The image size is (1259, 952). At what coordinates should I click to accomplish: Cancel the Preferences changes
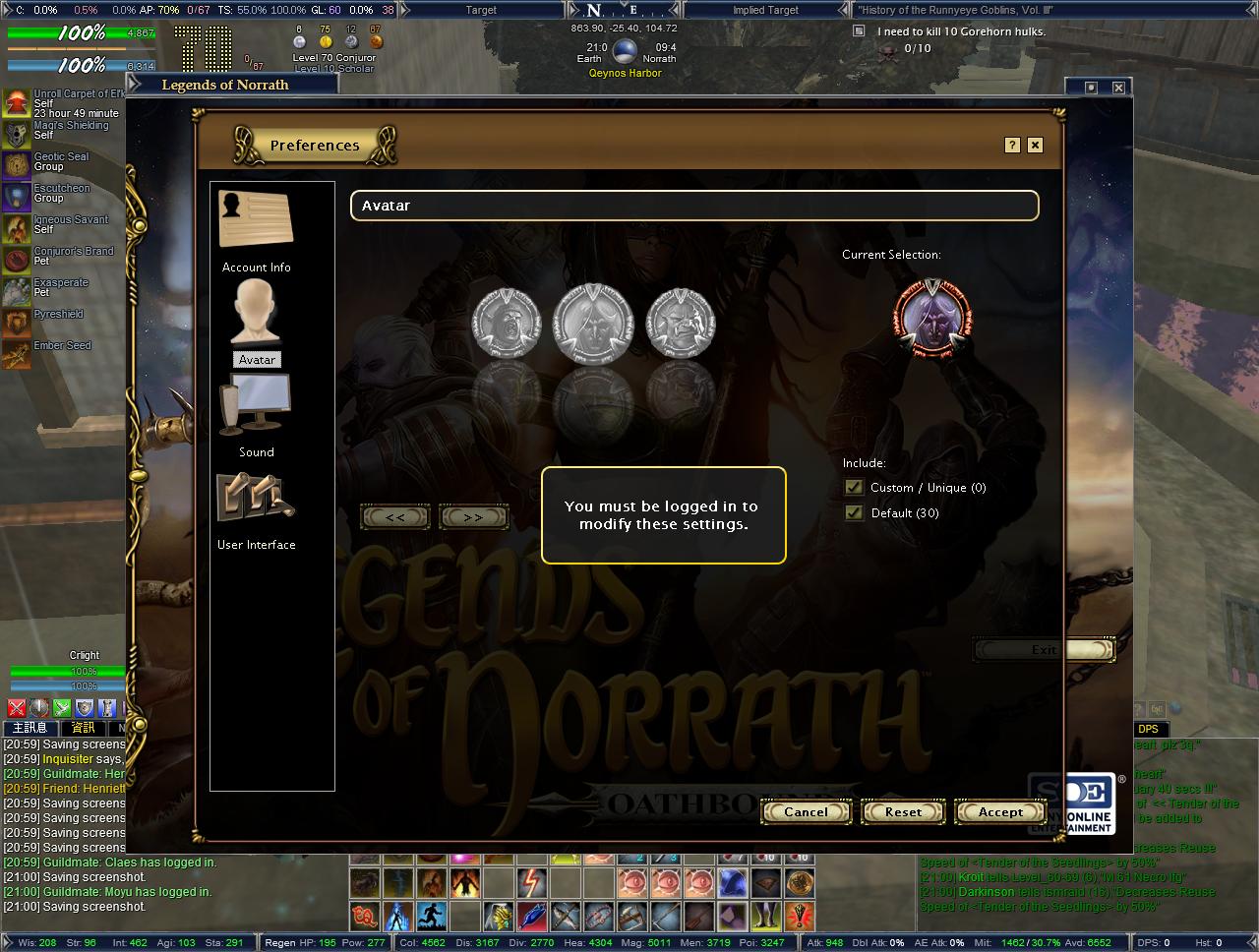806,812
